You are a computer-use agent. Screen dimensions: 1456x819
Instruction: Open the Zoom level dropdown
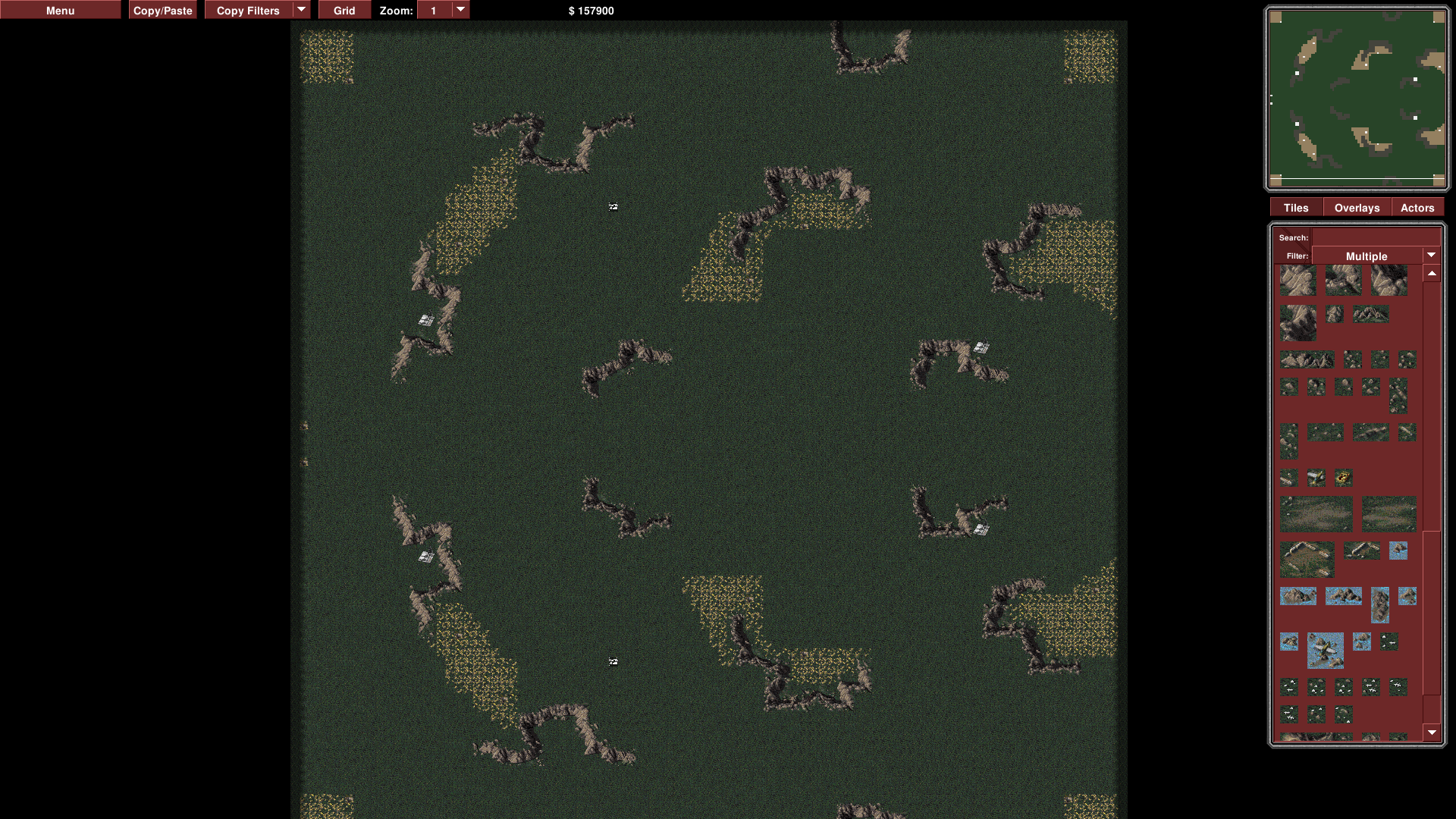[460, 10]
